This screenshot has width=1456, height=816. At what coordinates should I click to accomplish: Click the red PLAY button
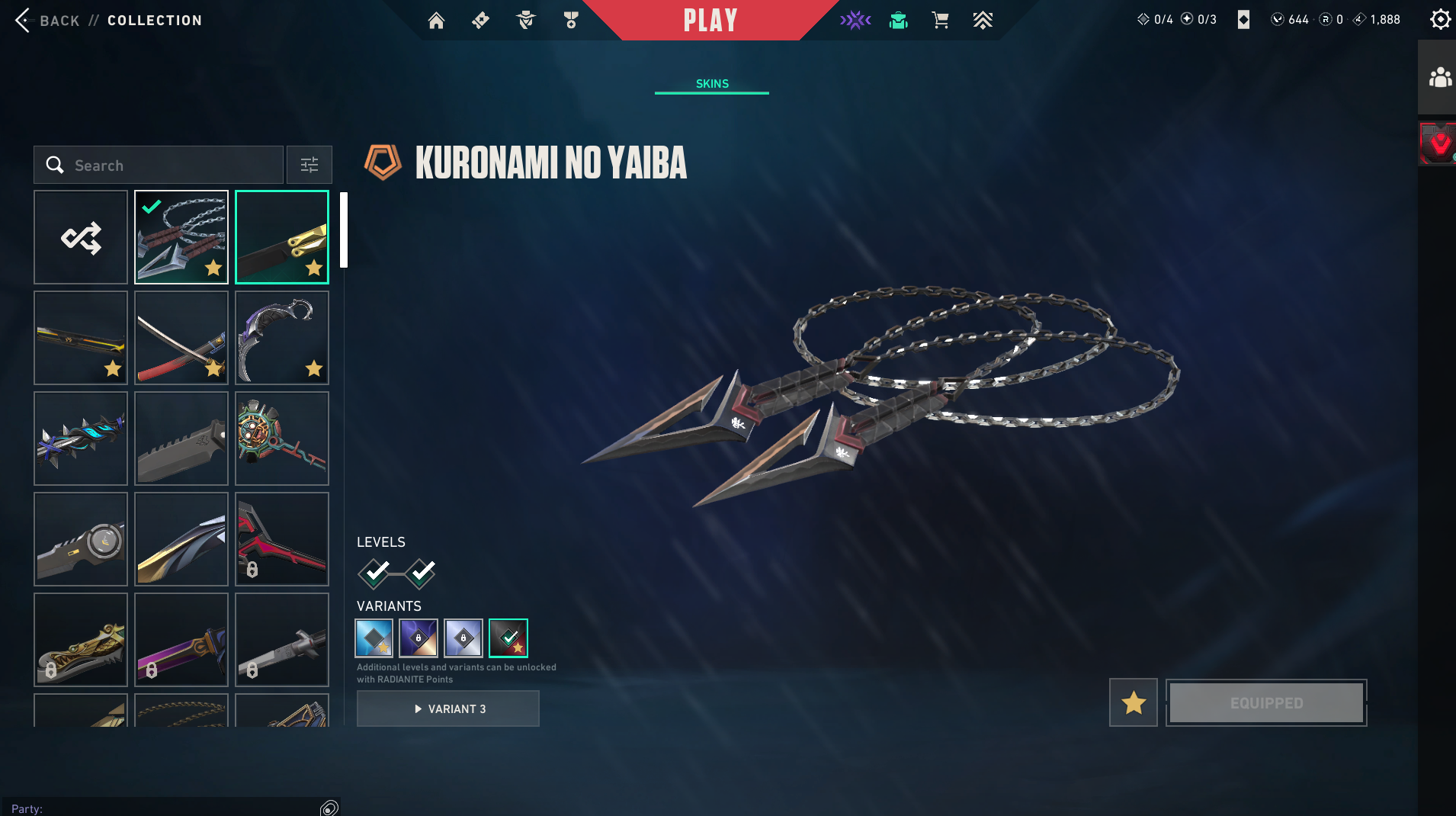coord(710,21)
